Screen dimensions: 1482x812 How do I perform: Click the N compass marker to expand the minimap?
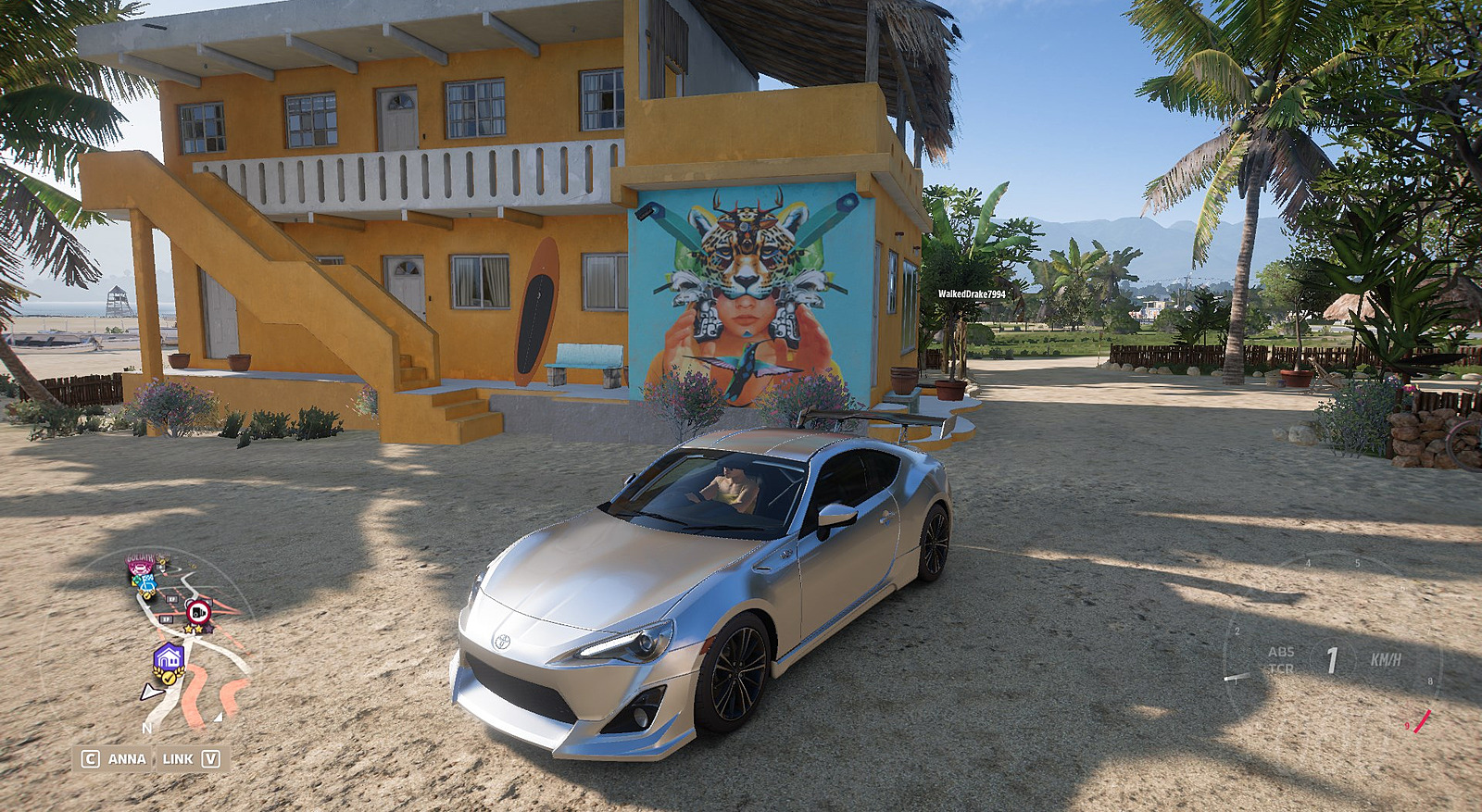(x=146, y=729)
